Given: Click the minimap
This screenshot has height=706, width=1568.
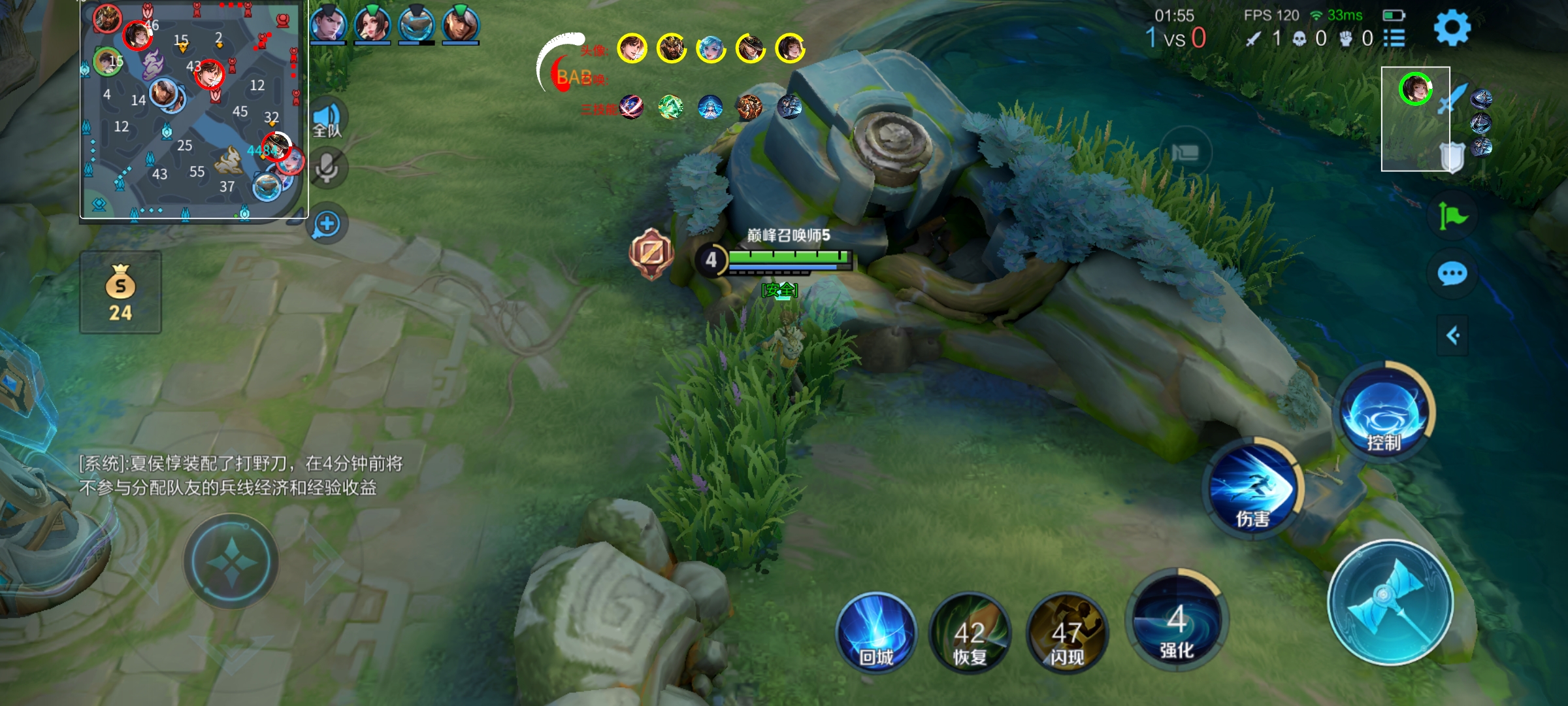Looking at the screenshot, I should (x=193, y=110).
